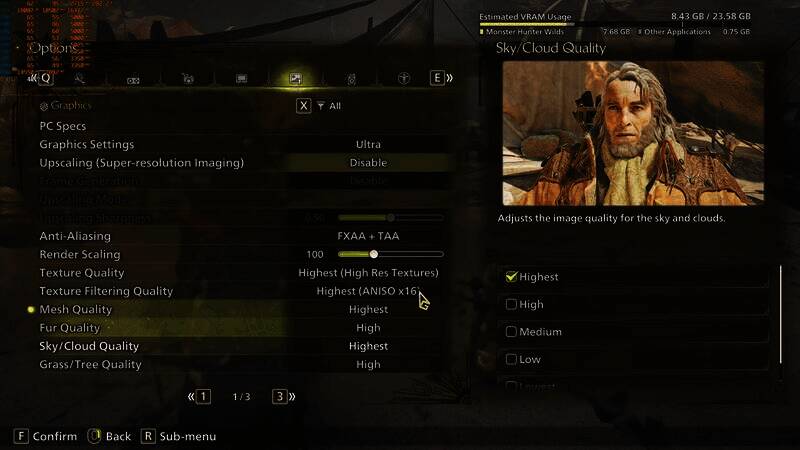Open the All filter selector
This screenshot has height=450, width=800.
(328, 106)
